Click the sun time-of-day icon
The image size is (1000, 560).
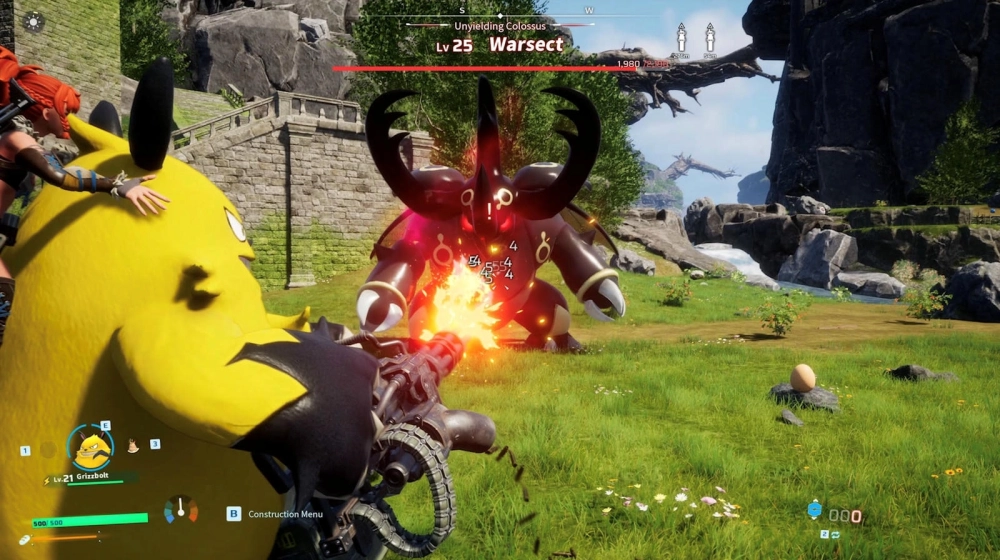33,21
